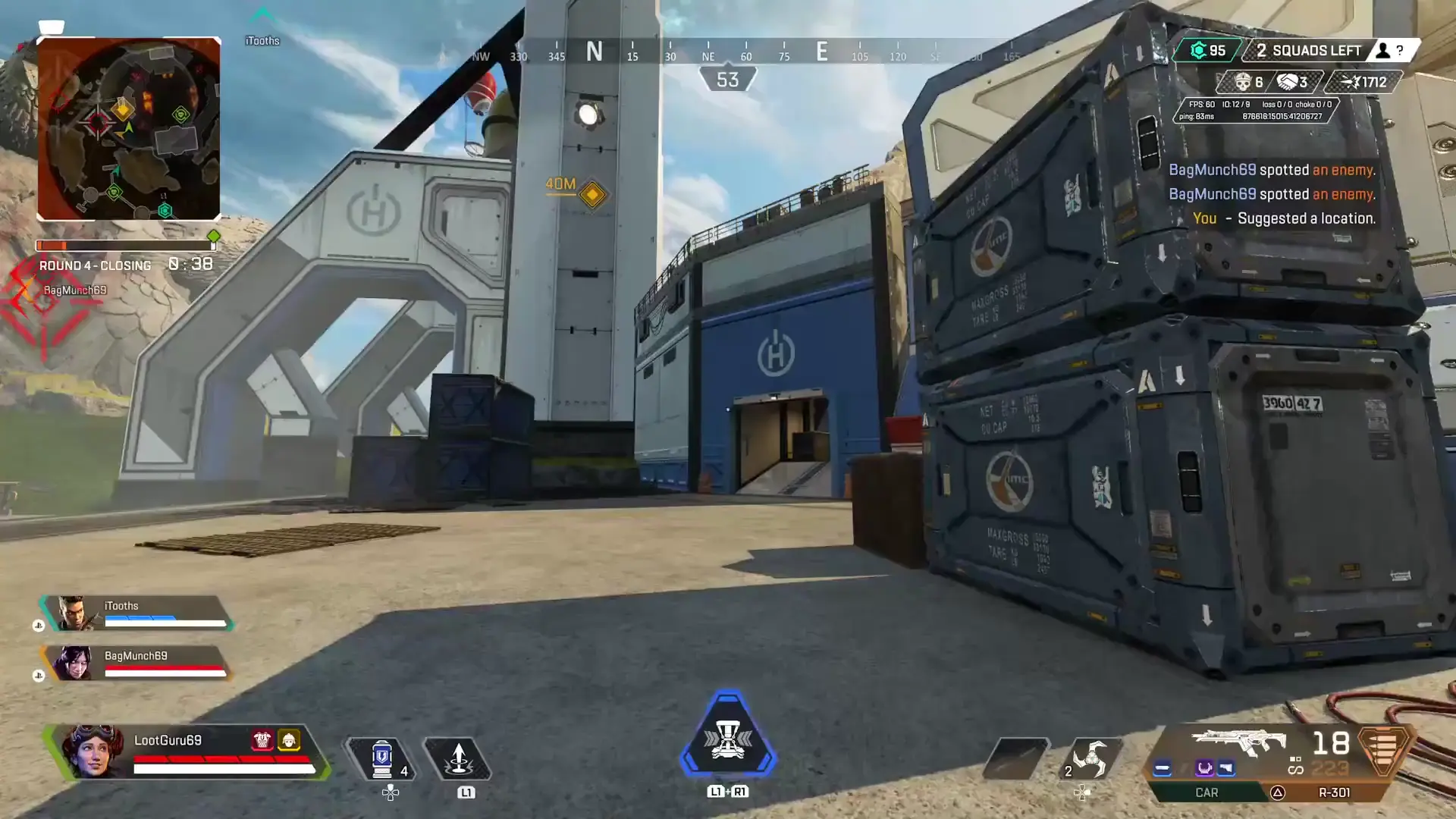Click the blue barrel attachment icon on the CAR
The image size is (1456, 819).
1163,768
